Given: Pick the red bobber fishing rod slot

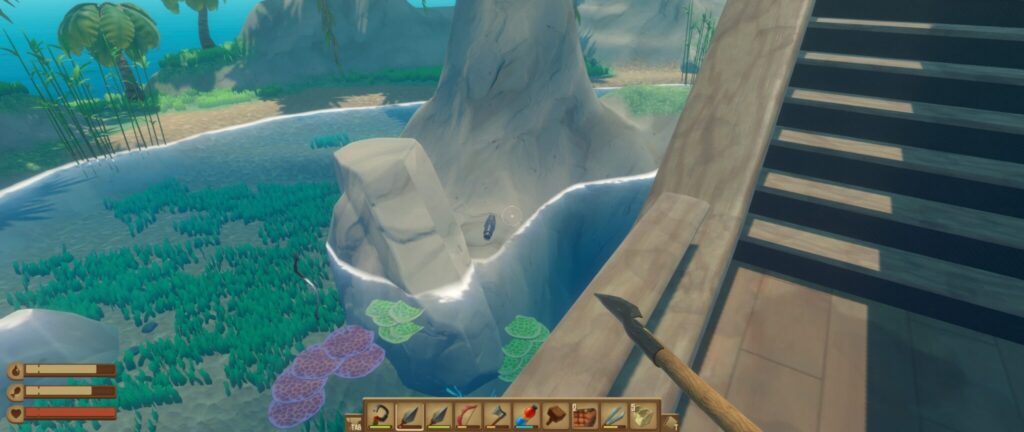Looking at the screenshot, I should (526, 415).
